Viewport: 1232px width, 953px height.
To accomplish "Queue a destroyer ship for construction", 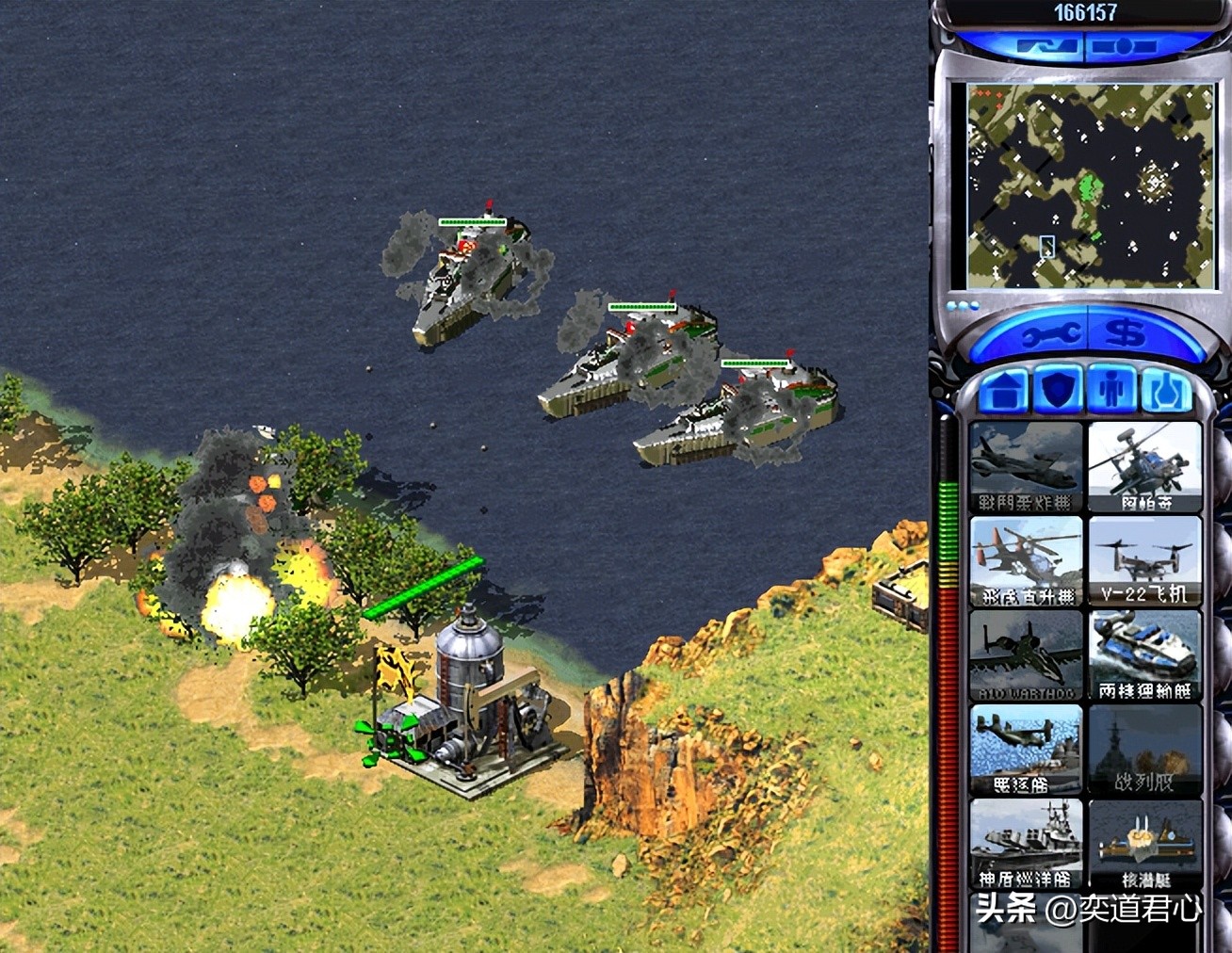I will [x=1026, y=750].
